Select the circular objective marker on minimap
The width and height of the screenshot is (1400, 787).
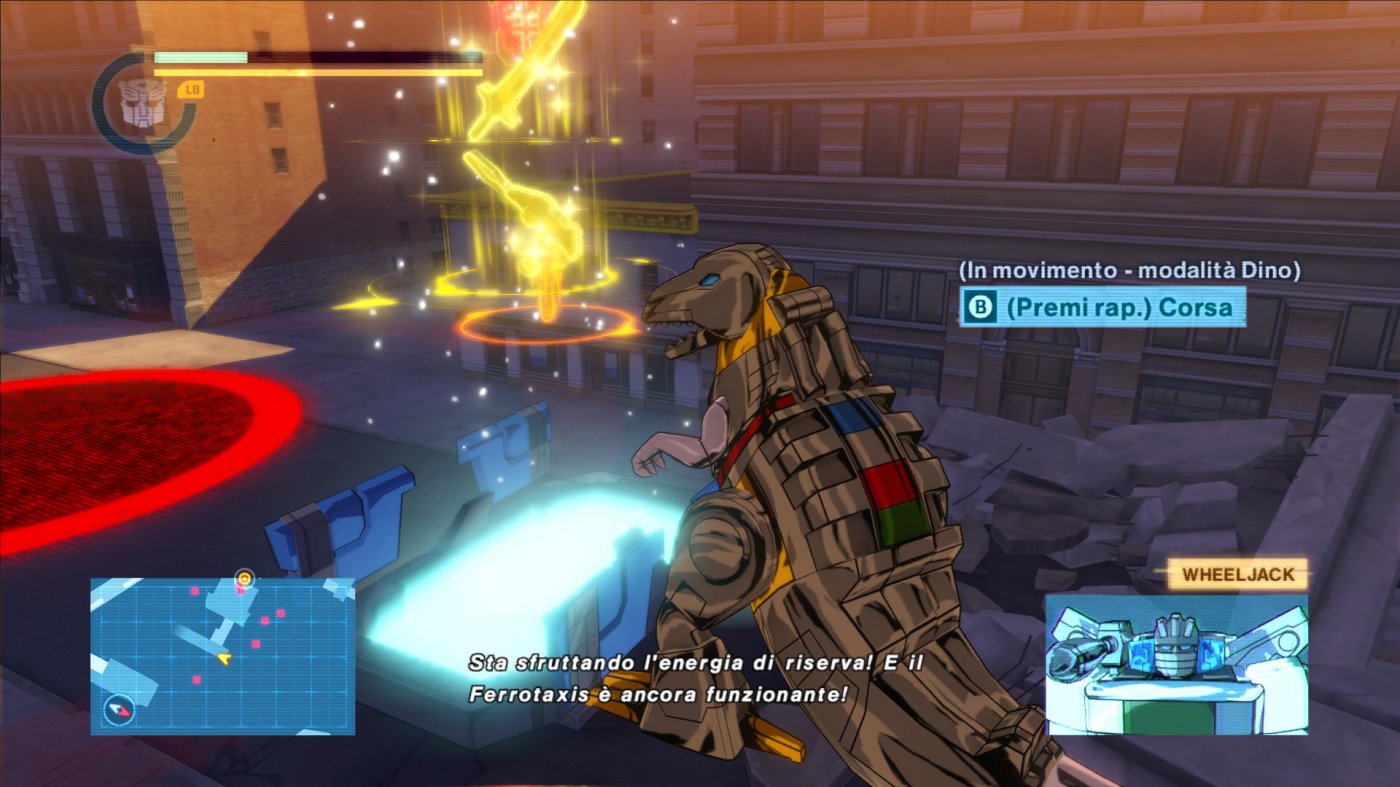pyautogui.click(x=243, y=578)
